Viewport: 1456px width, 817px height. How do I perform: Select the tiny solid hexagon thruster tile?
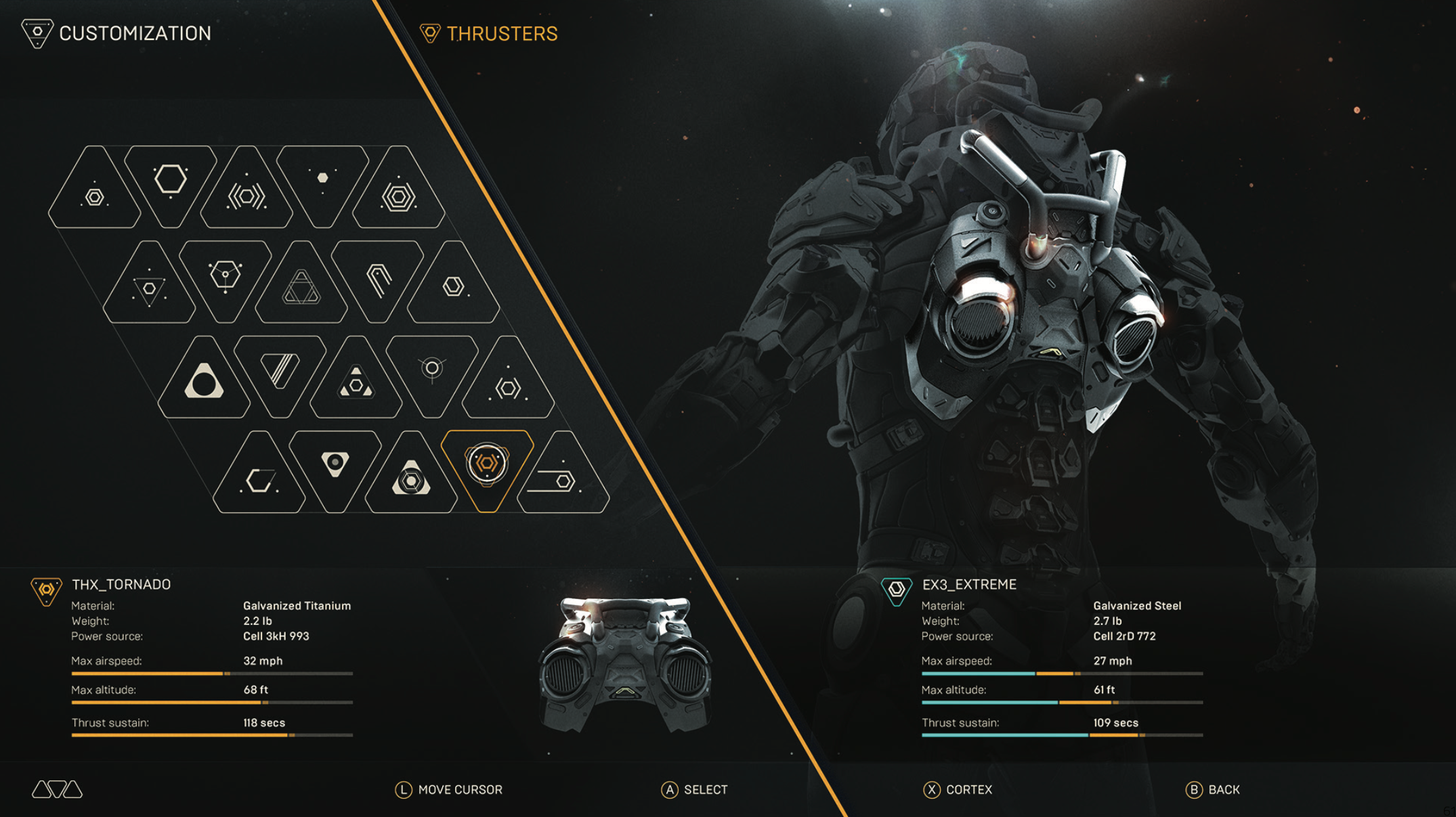(x=322, y=179)
